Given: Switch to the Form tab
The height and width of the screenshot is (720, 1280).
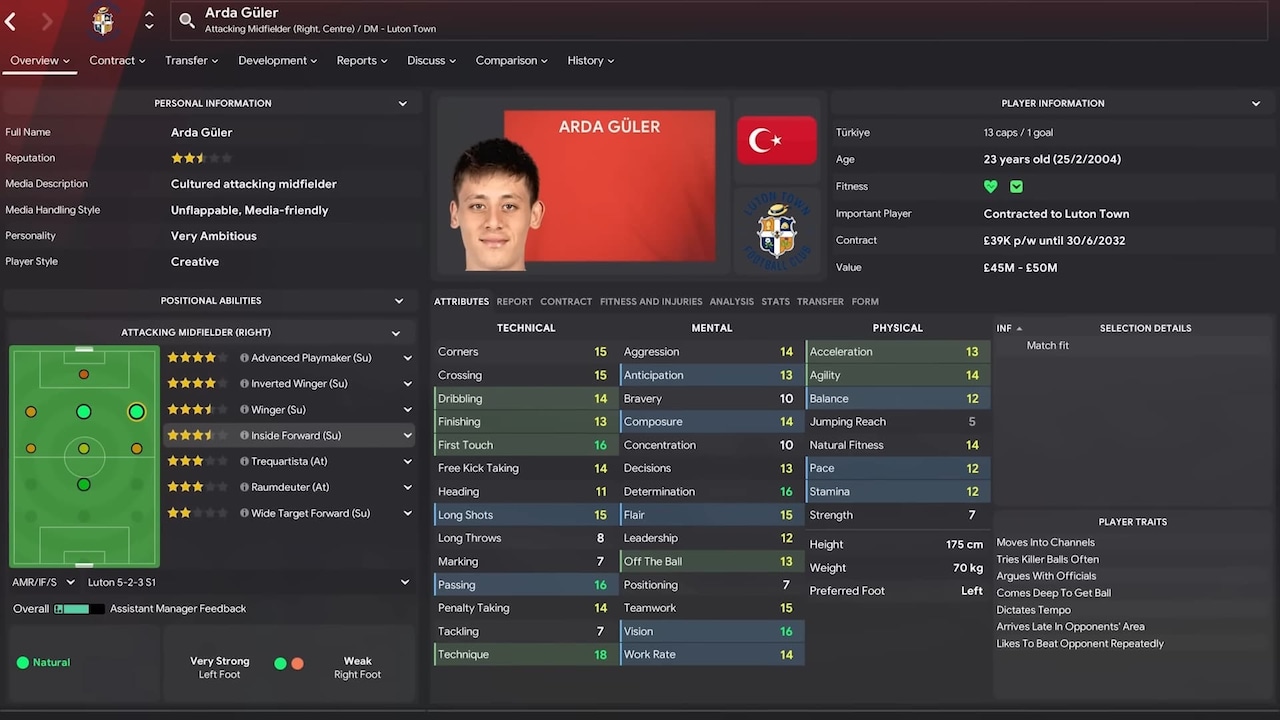Looking at the screenshot, I should [x=865, y=301].
